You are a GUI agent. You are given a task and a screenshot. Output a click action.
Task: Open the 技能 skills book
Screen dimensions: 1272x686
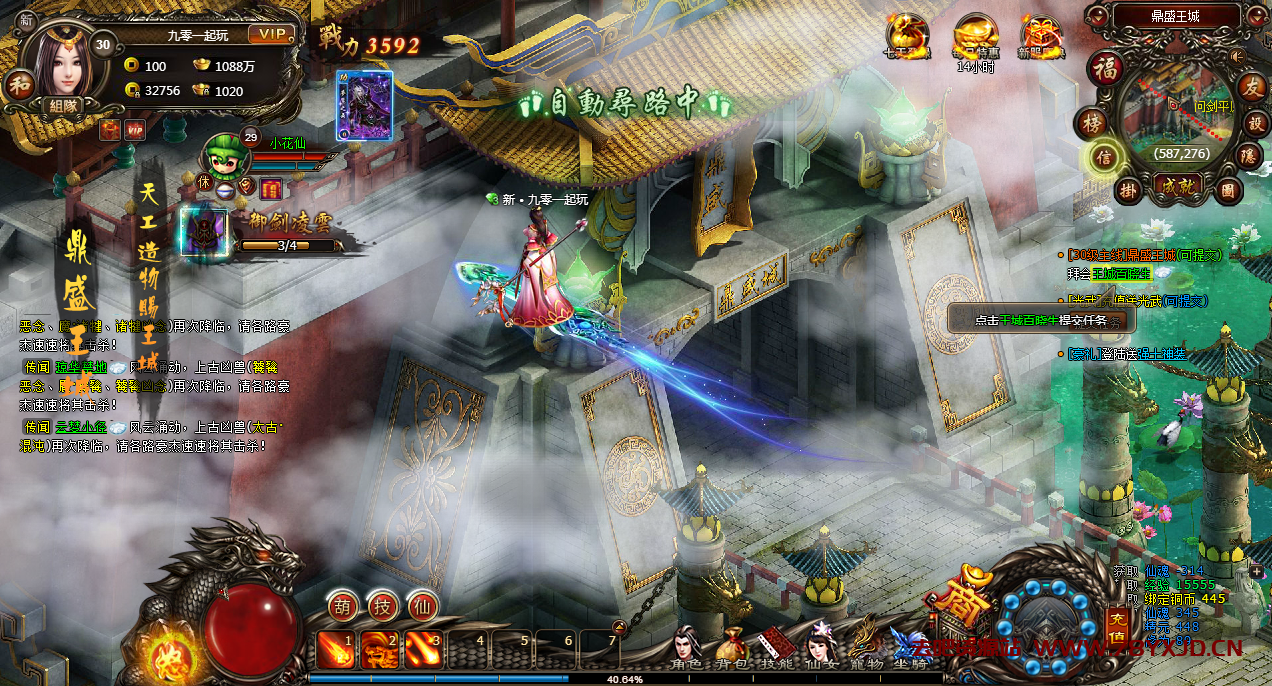click(776, 648)
